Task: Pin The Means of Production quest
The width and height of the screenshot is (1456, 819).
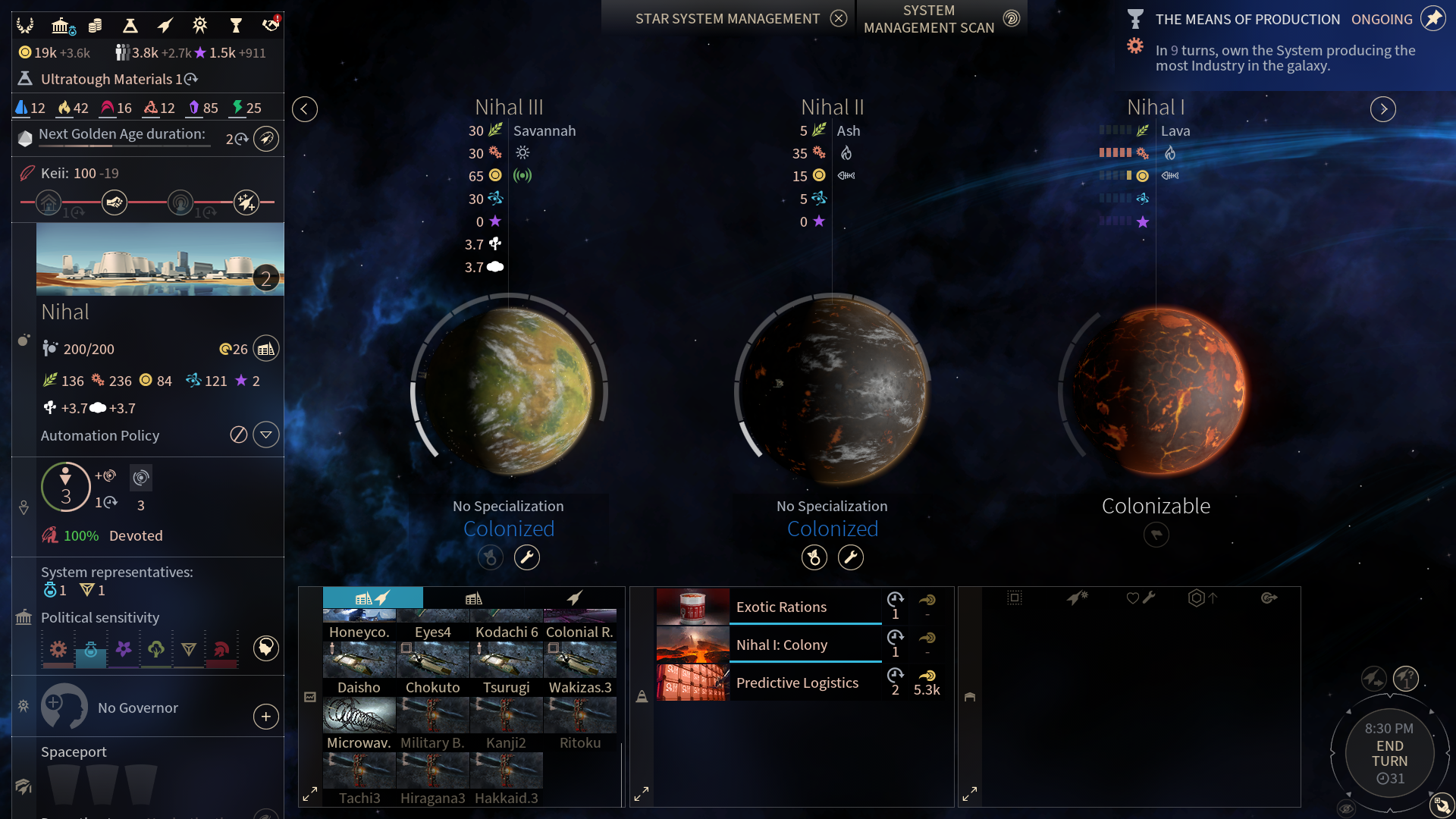Action: (x=1432, y=19)
